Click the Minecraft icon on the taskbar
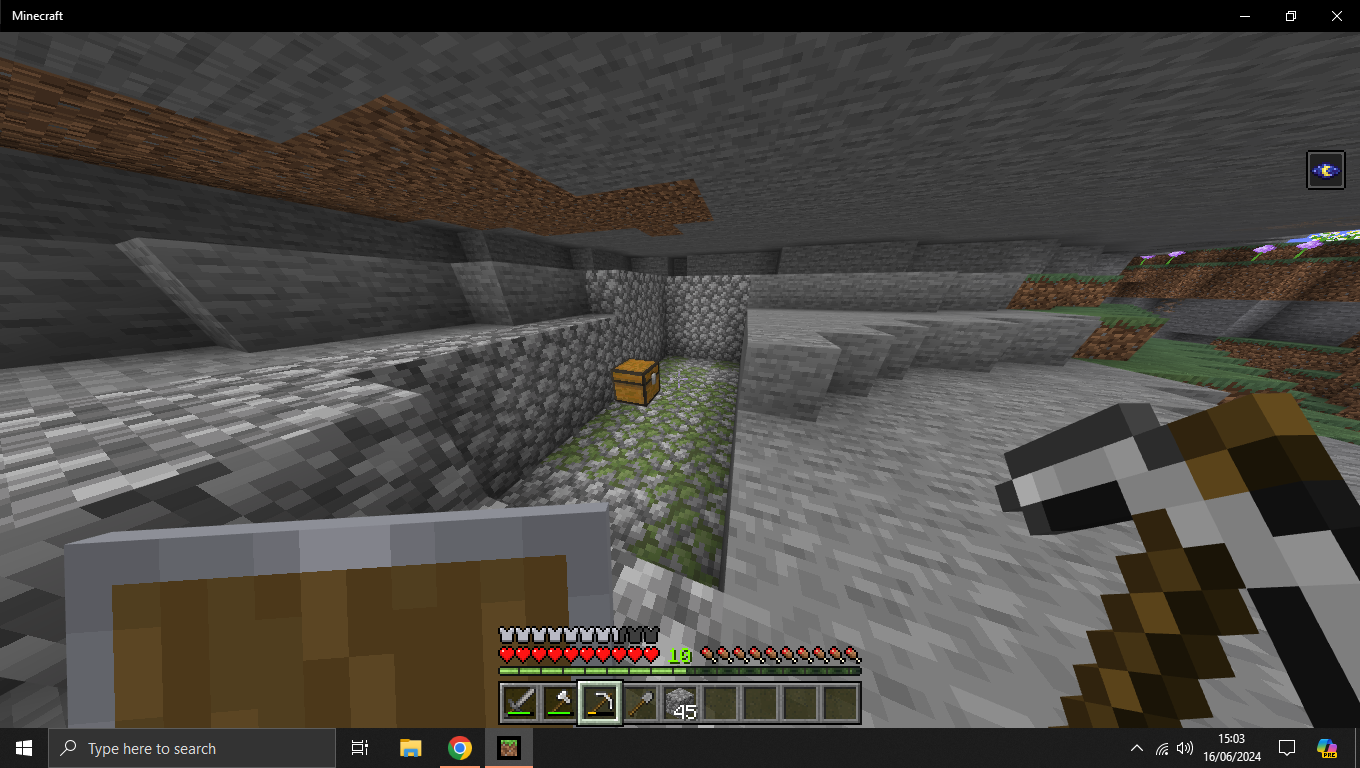This screenshot has width=1360, height=768. 508,747
